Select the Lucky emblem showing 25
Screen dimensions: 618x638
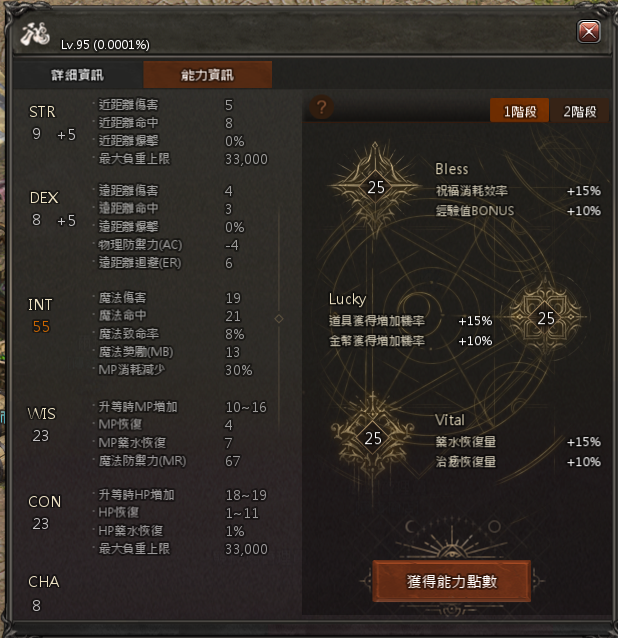click(545, 318)
